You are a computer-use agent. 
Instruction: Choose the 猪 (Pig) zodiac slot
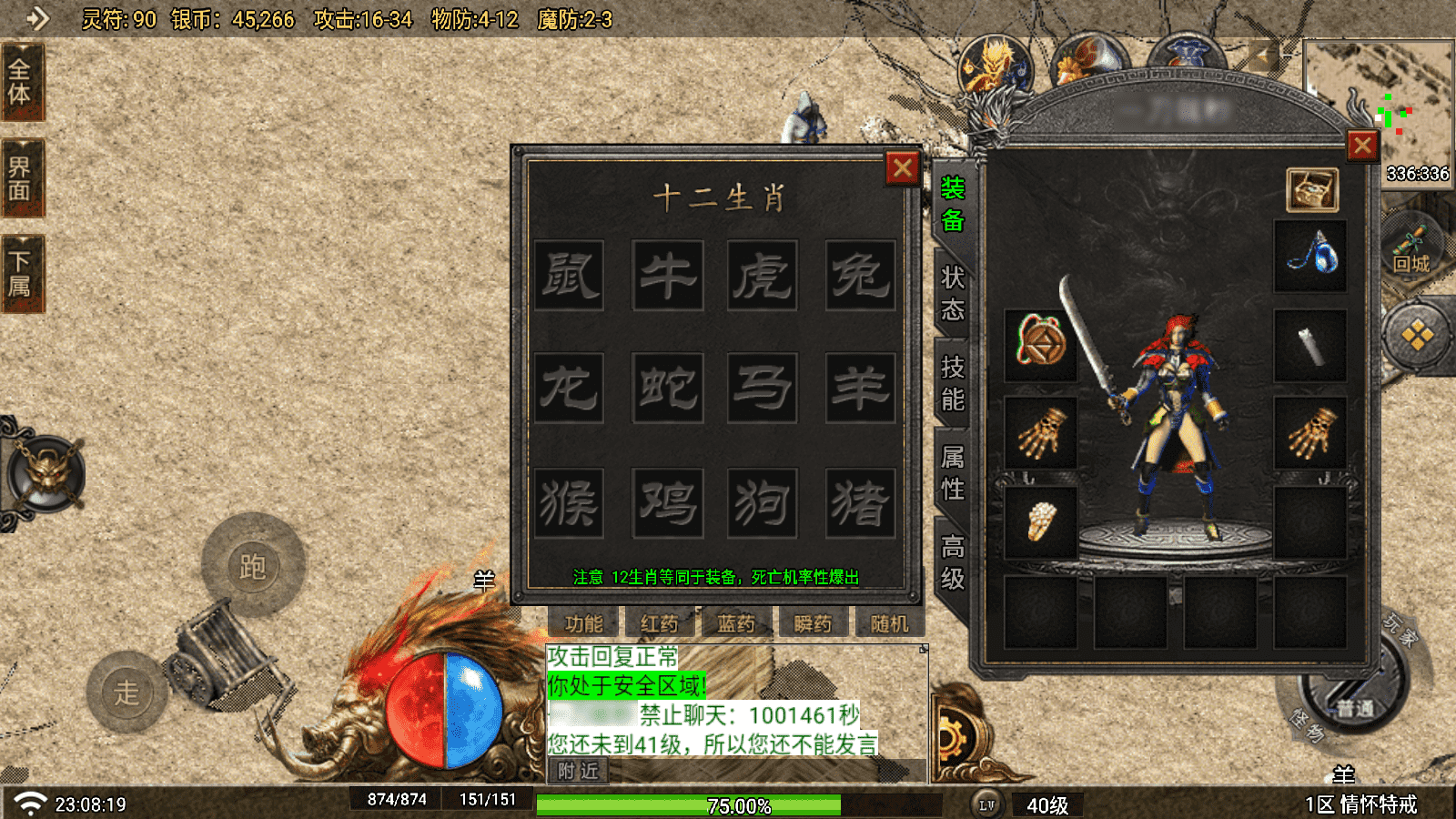[x=860, y=503]
